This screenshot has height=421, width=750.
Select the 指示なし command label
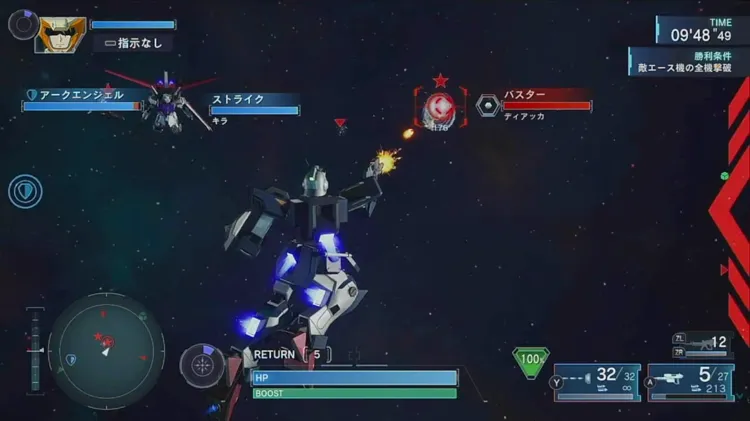click(x=133, y=43)
